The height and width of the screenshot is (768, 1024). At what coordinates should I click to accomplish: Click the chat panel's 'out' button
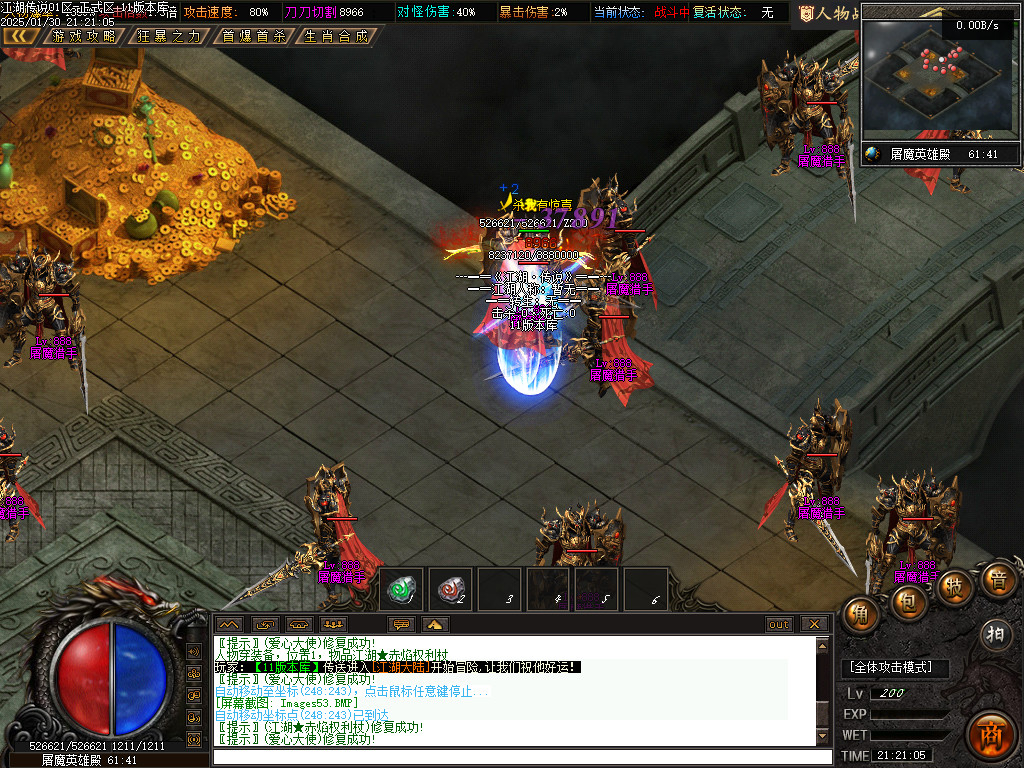779,624
